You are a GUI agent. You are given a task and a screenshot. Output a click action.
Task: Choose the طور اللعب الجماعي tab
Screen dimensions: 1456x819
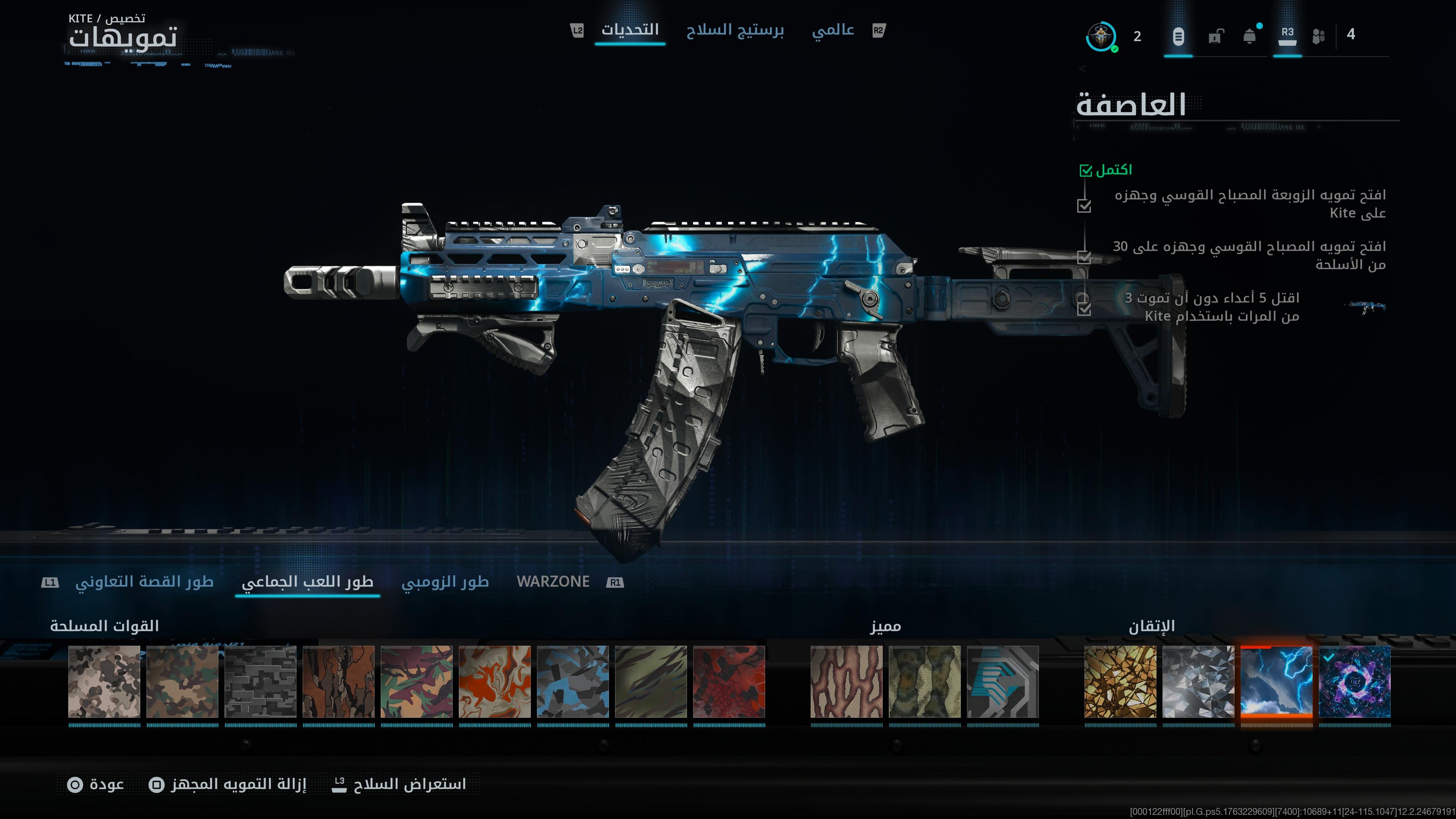308,582
